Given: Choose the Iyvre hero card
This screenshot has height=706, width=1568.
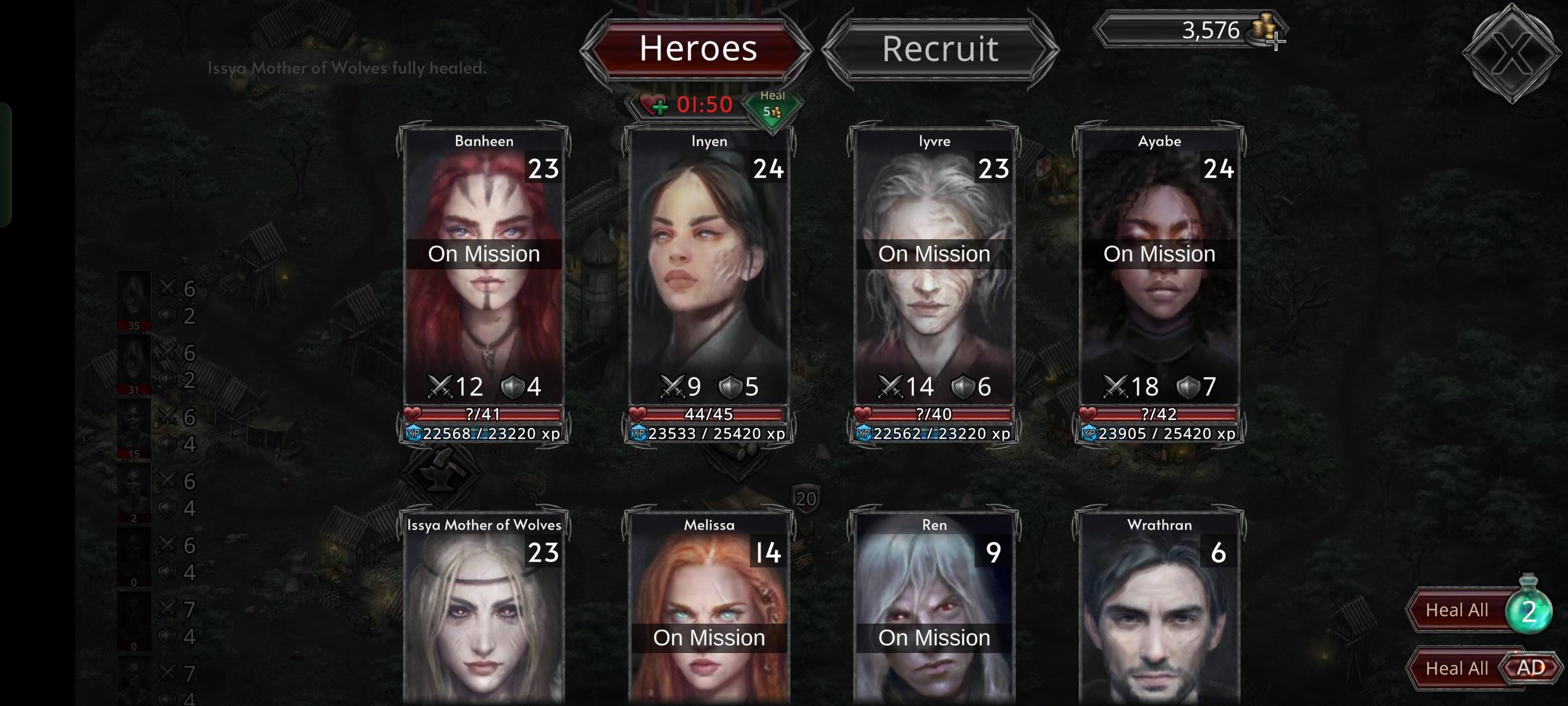Looking at the screenshot, I should (934, 275).
